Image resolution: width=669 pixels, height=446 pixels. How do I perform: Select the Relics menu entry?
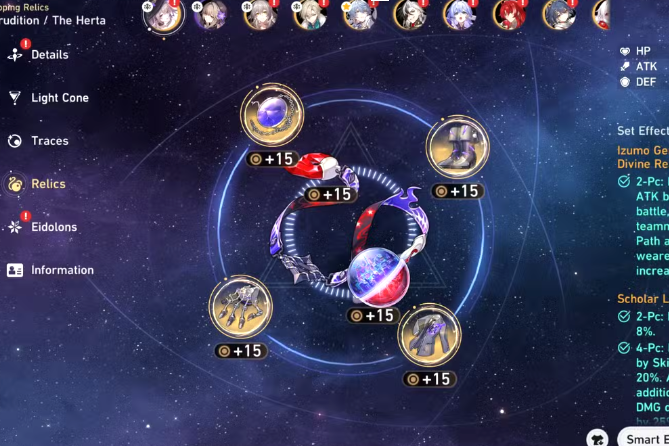pos(48,184)
